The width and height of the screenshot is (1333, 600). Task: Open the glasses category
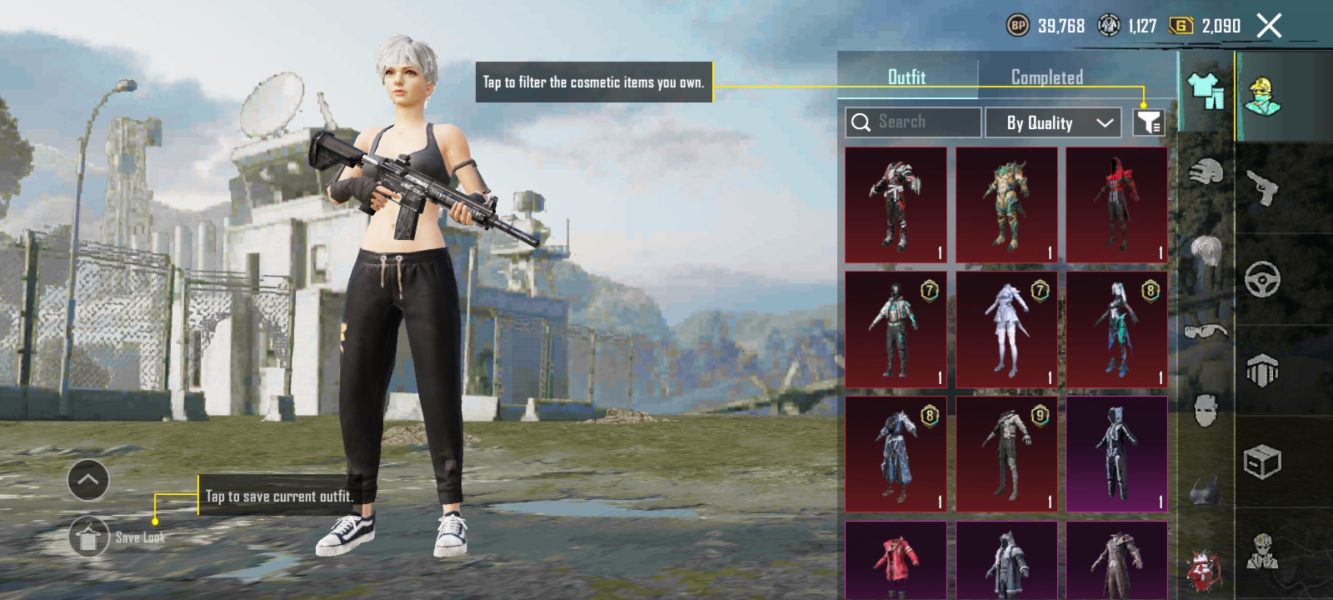click(x=1206, y=330)
